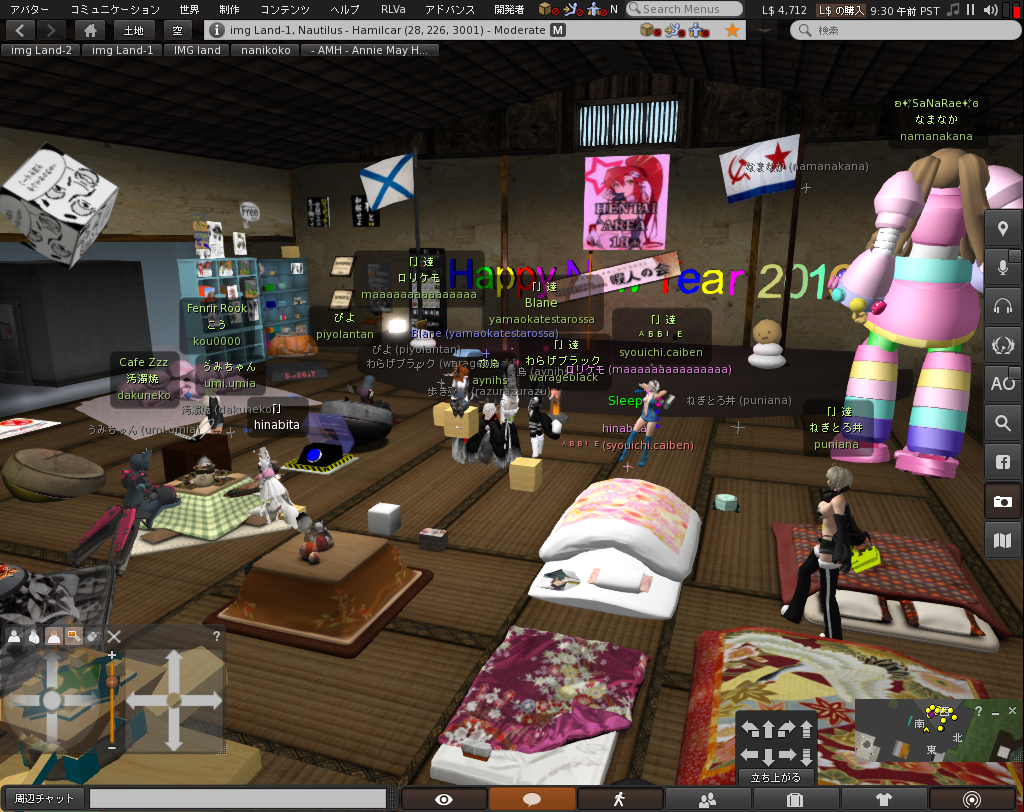
Task: Go to the home location button
Action: point(90,30)
